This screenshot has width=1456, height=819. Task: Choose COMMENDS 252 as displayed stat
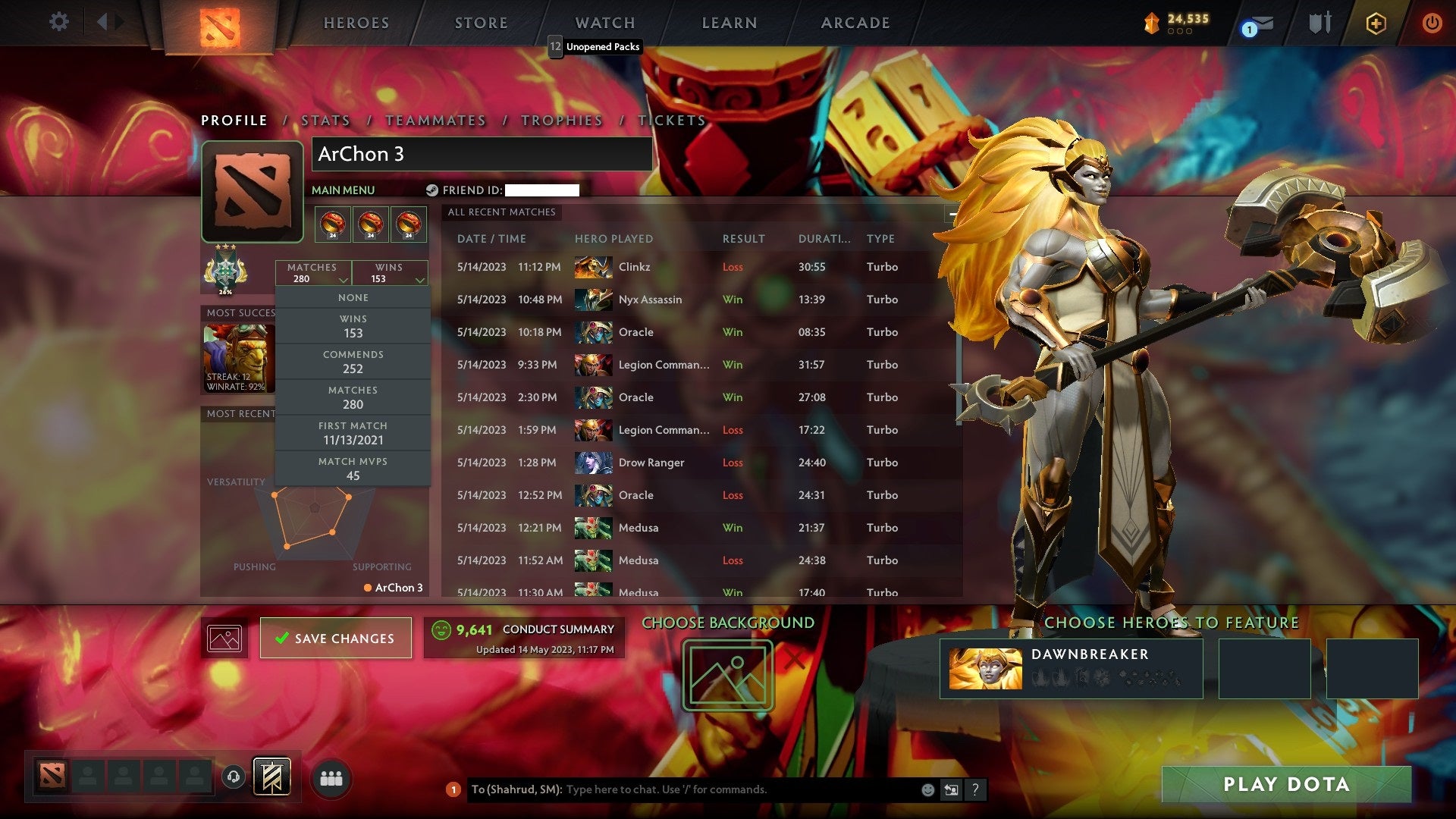[x=353, y=361]
